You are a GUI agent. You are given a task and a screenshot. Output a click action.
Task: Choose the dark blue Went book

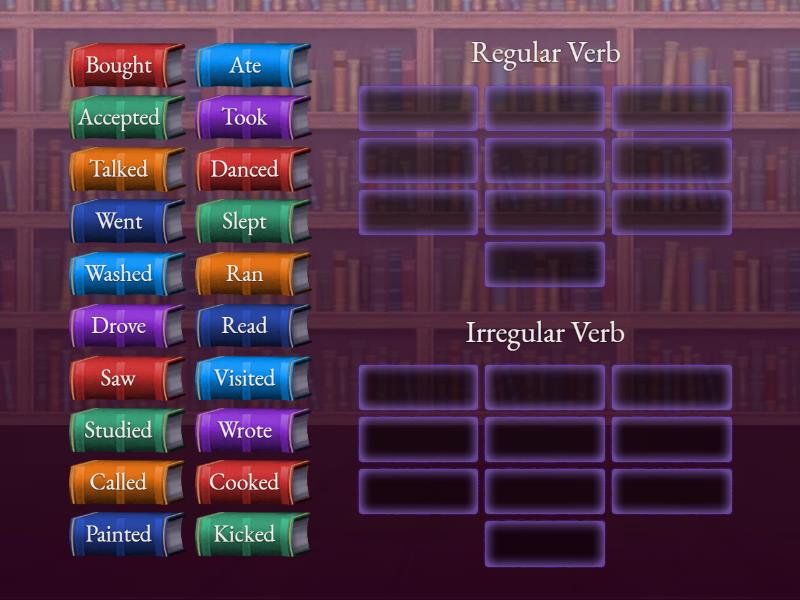119,222
